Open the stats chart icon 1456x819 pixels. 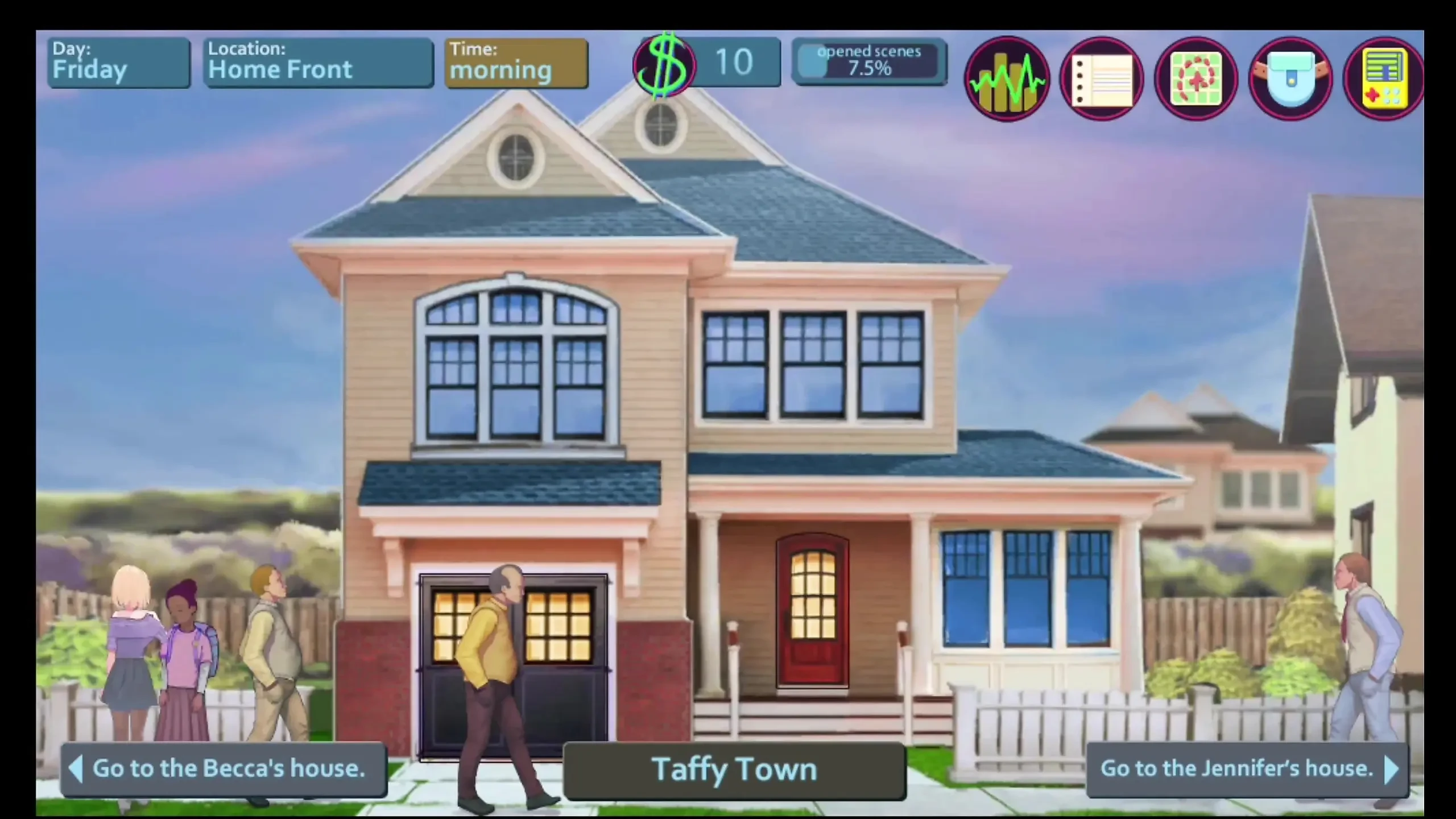point(1007,79)
